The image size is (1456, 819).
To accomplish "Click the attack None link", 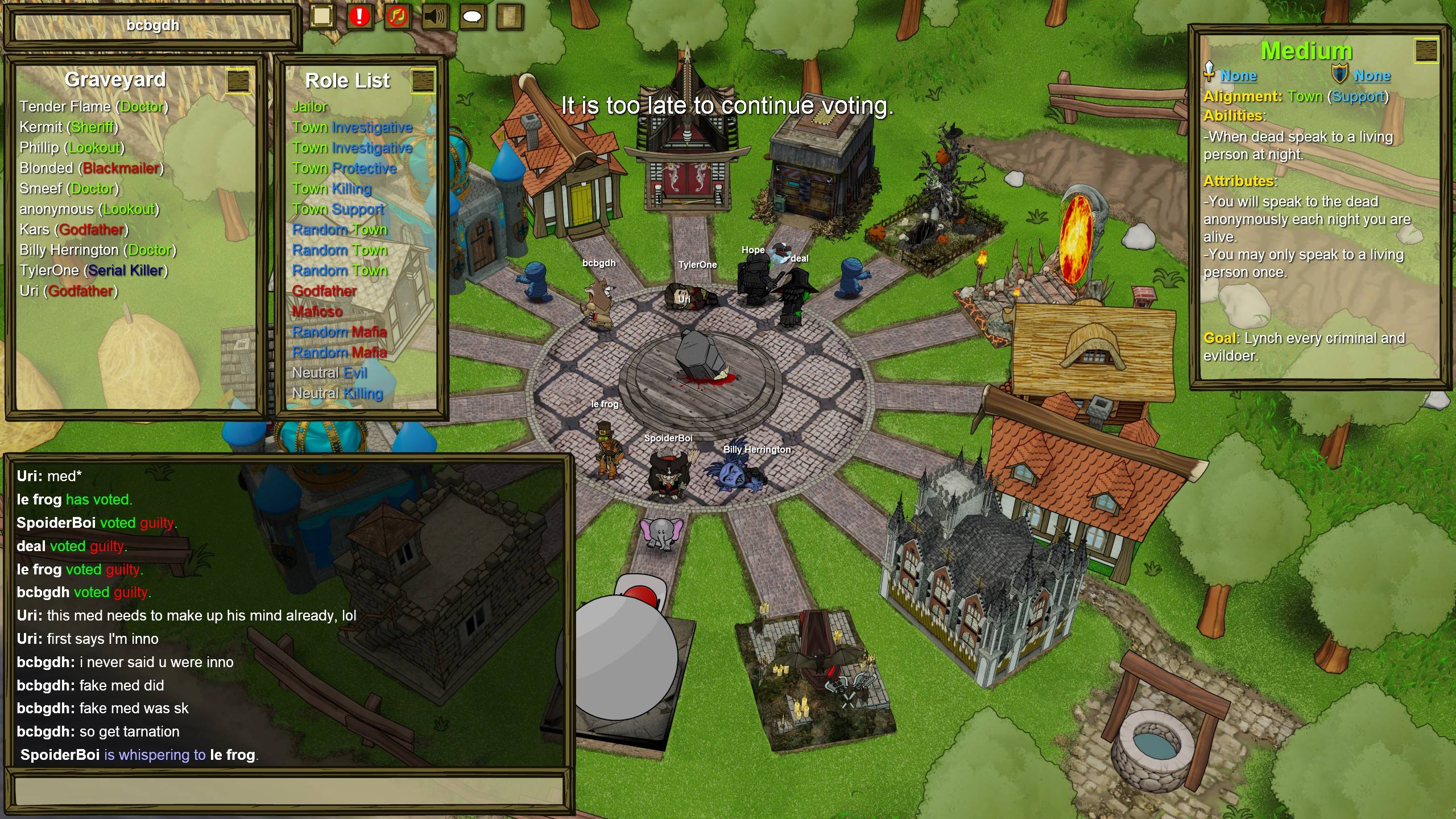I will 1240,76.
